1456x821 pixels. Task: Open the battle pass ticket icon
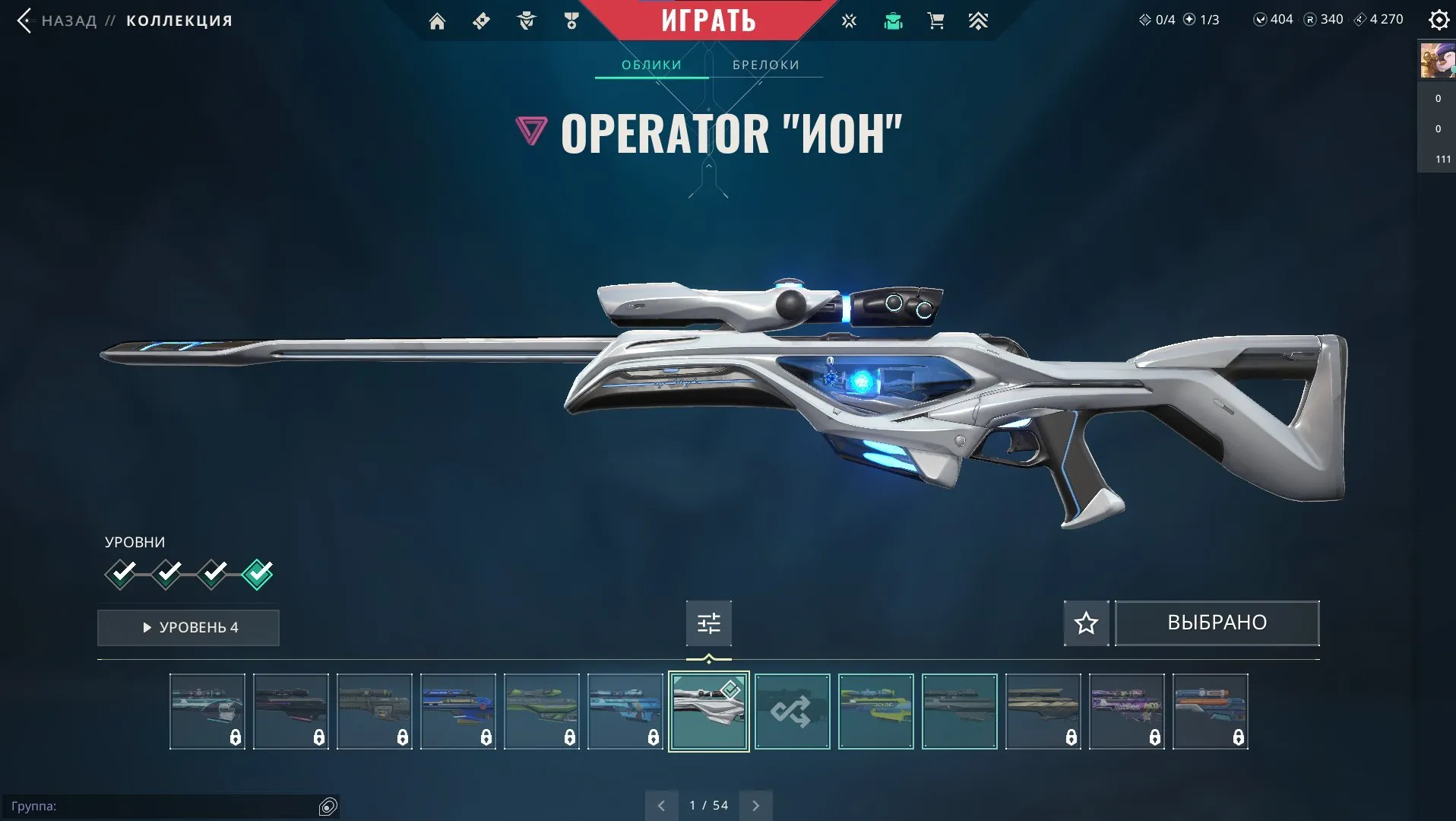tap(480, 21)
